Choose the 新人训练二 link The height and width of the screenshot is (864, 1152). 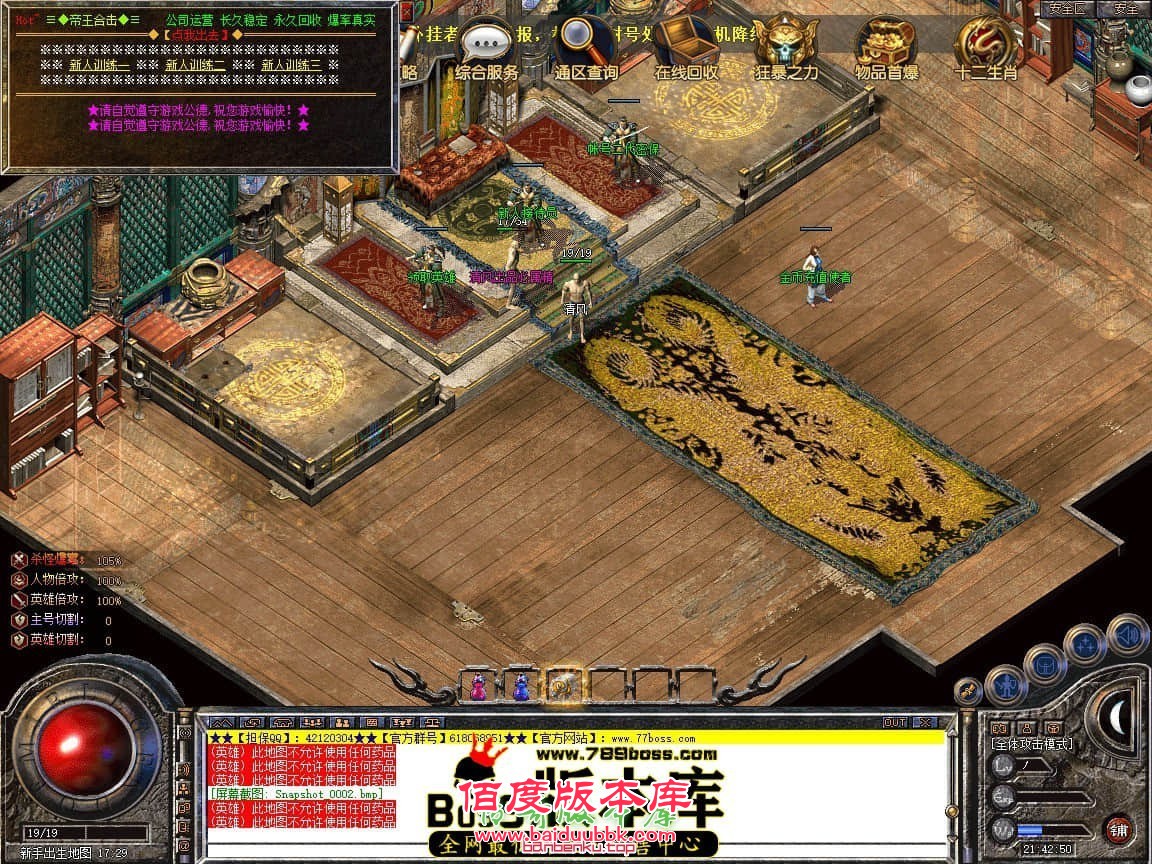pos(195,65)
